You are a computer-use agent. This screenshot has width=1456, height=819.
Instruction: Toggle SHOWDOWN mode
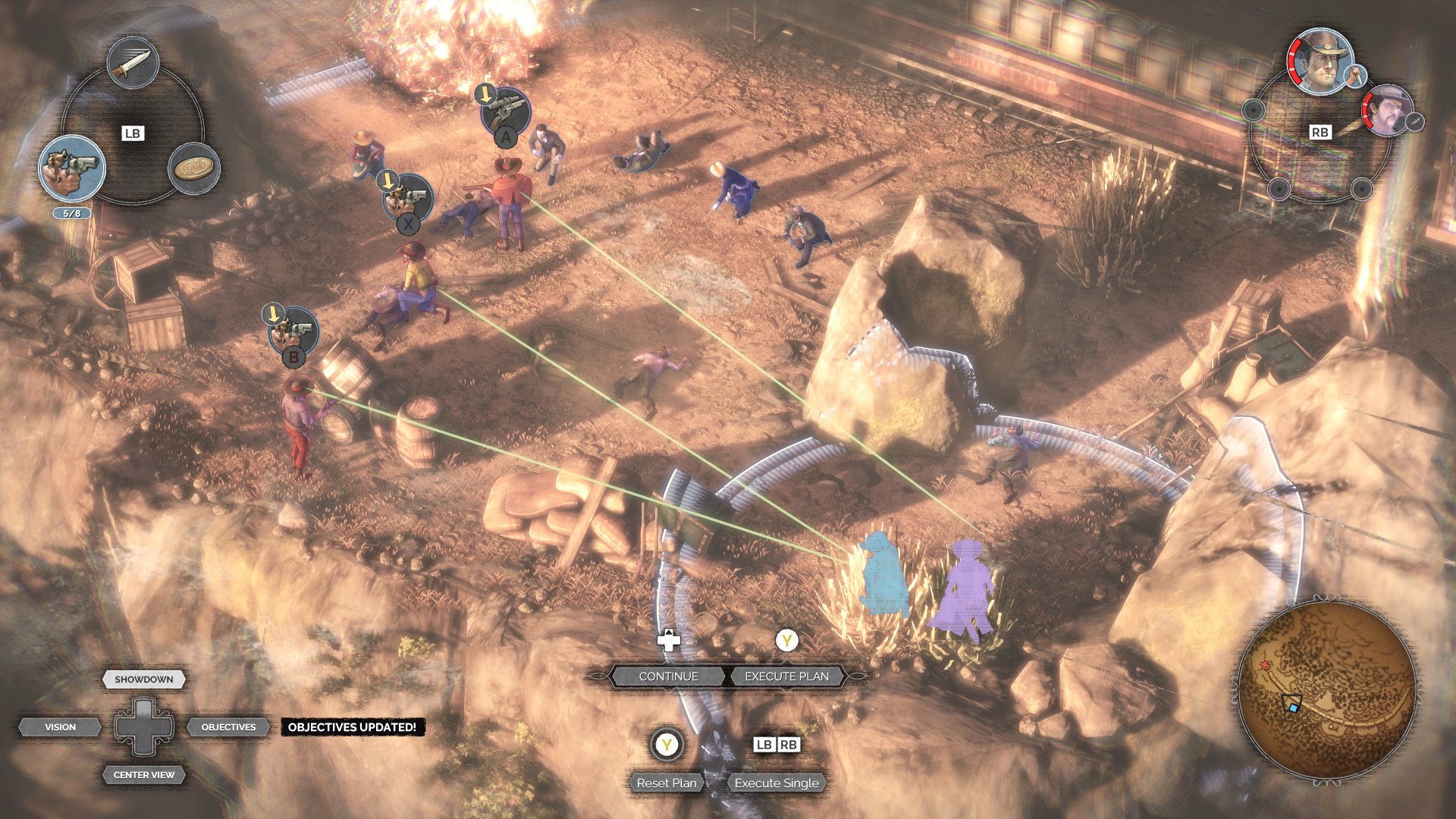[x=144, y=679]
